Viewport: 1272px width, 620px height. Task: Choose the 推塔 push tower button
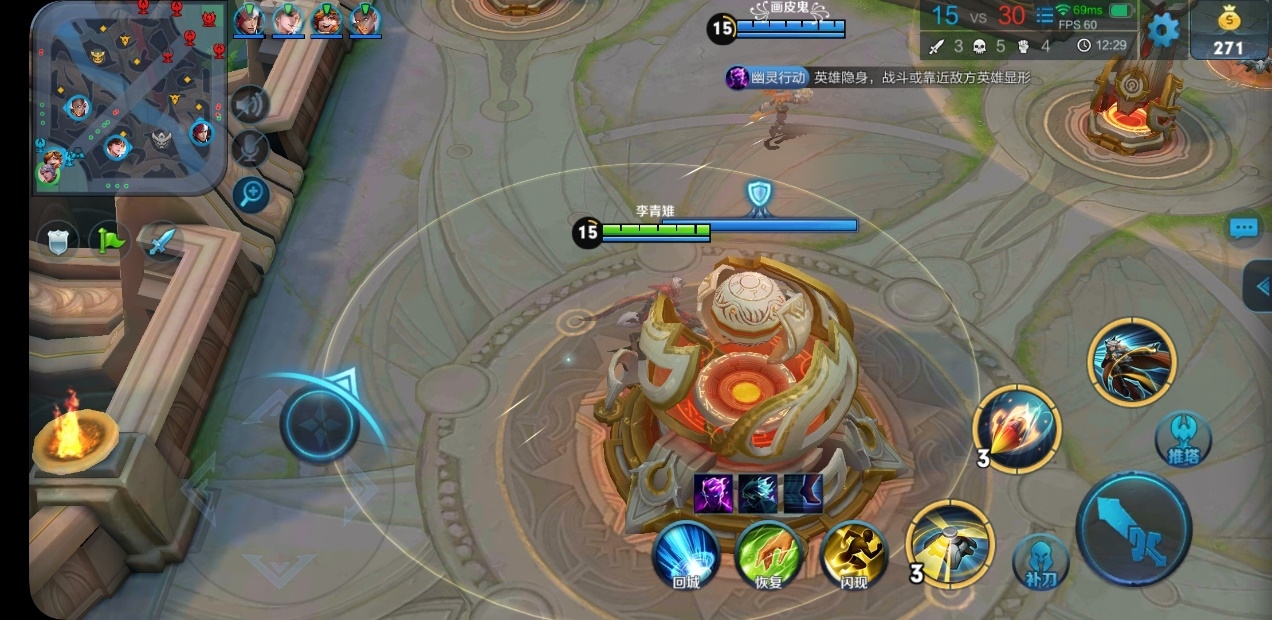[1182, 439]
